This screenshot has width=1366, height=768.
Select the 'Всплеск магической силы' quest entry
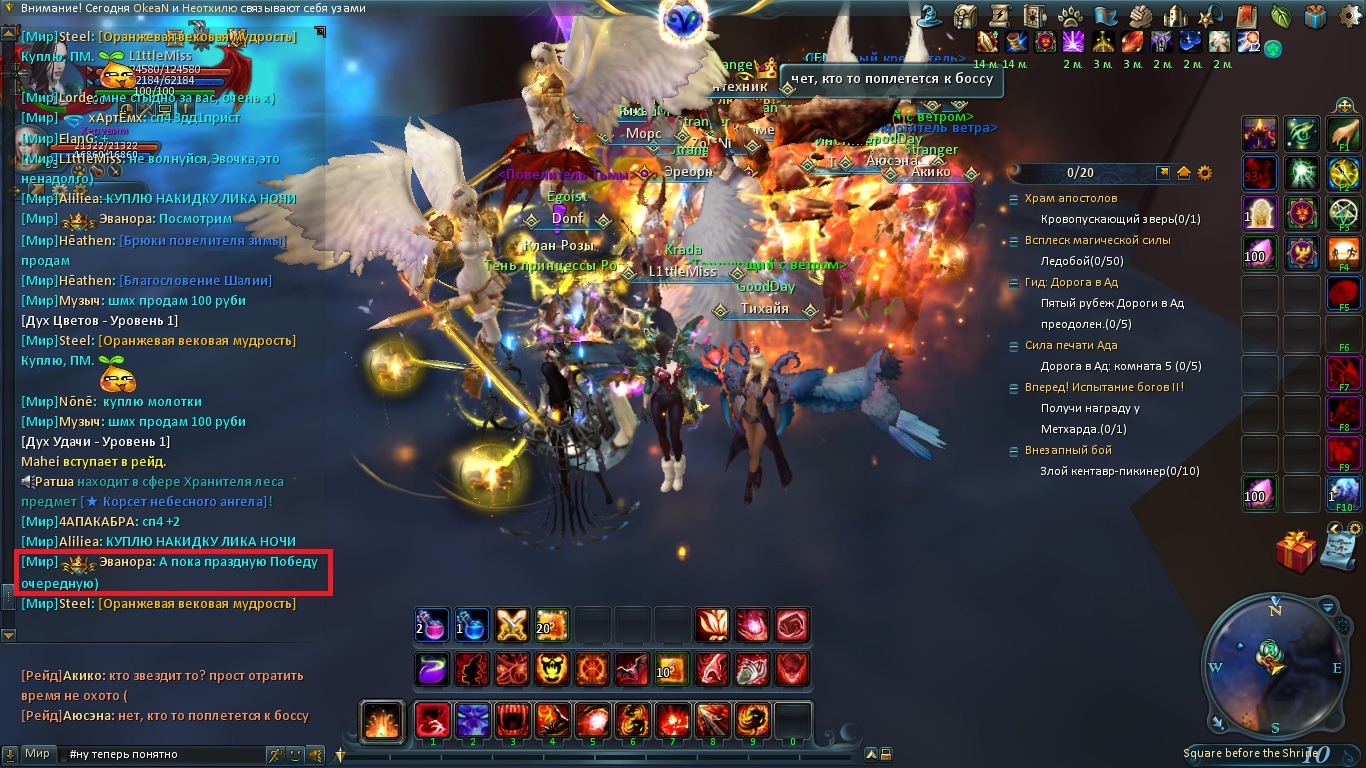point(1097,240)
